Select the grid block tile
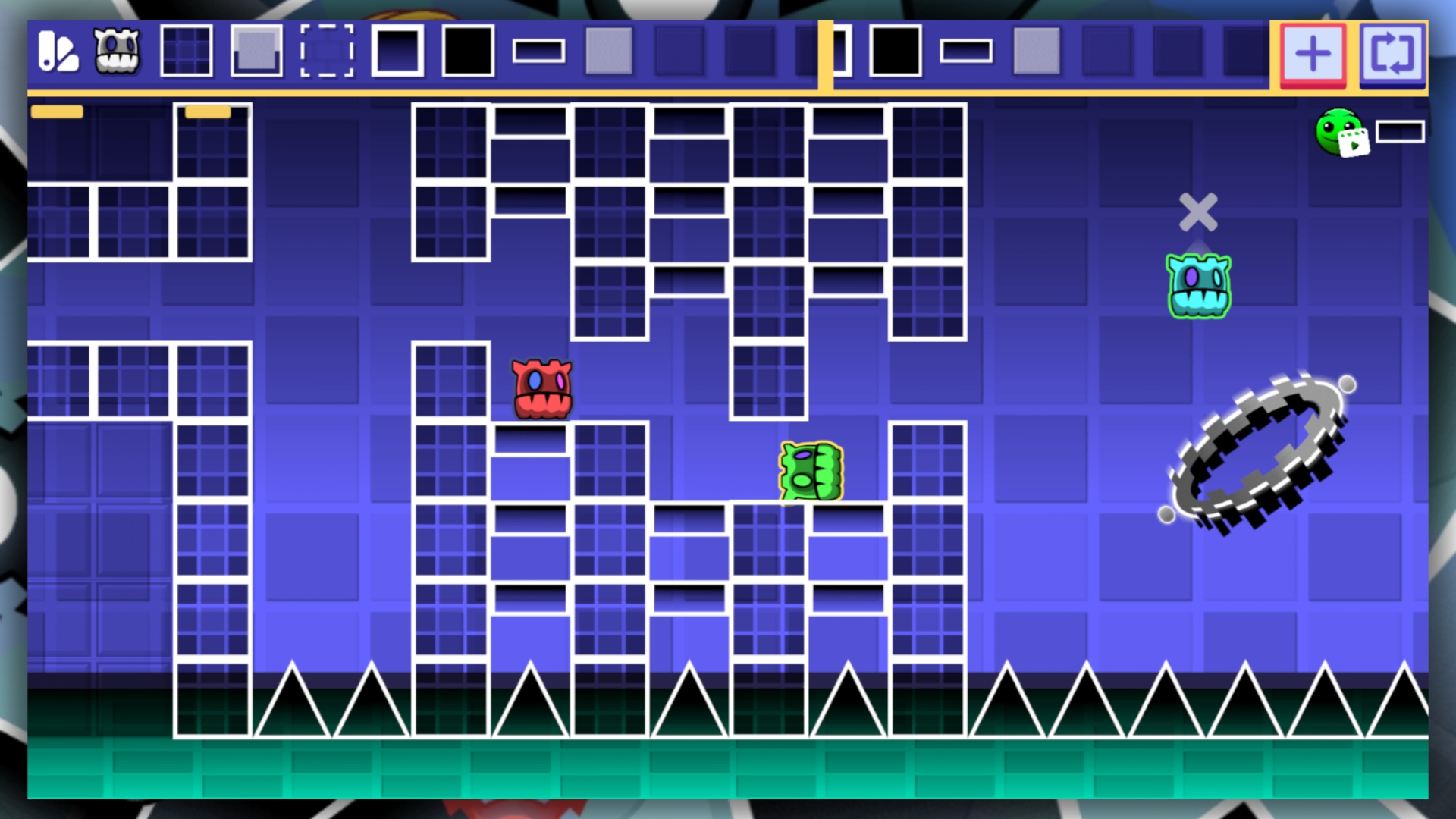 [x=187, y=53]
